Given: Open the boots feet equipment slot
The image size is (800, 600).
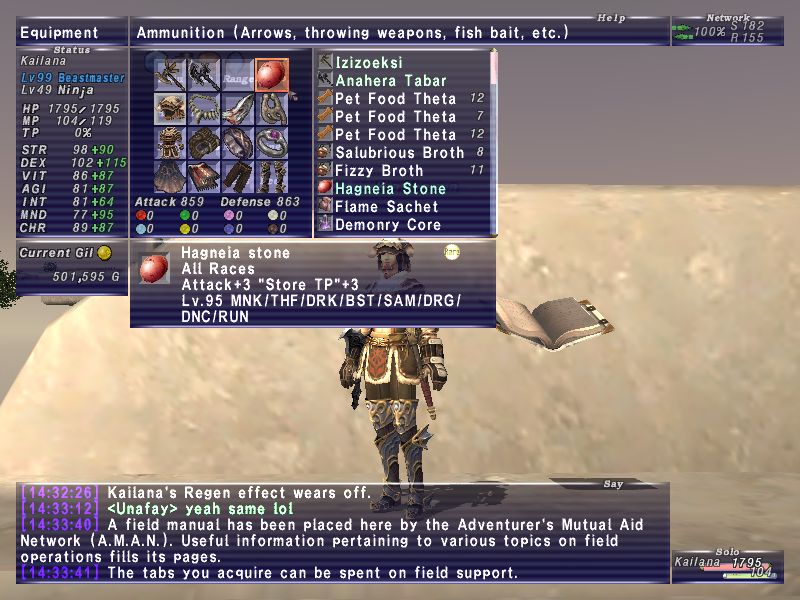Looking at the screenshot, I should [x=272, y=176].
